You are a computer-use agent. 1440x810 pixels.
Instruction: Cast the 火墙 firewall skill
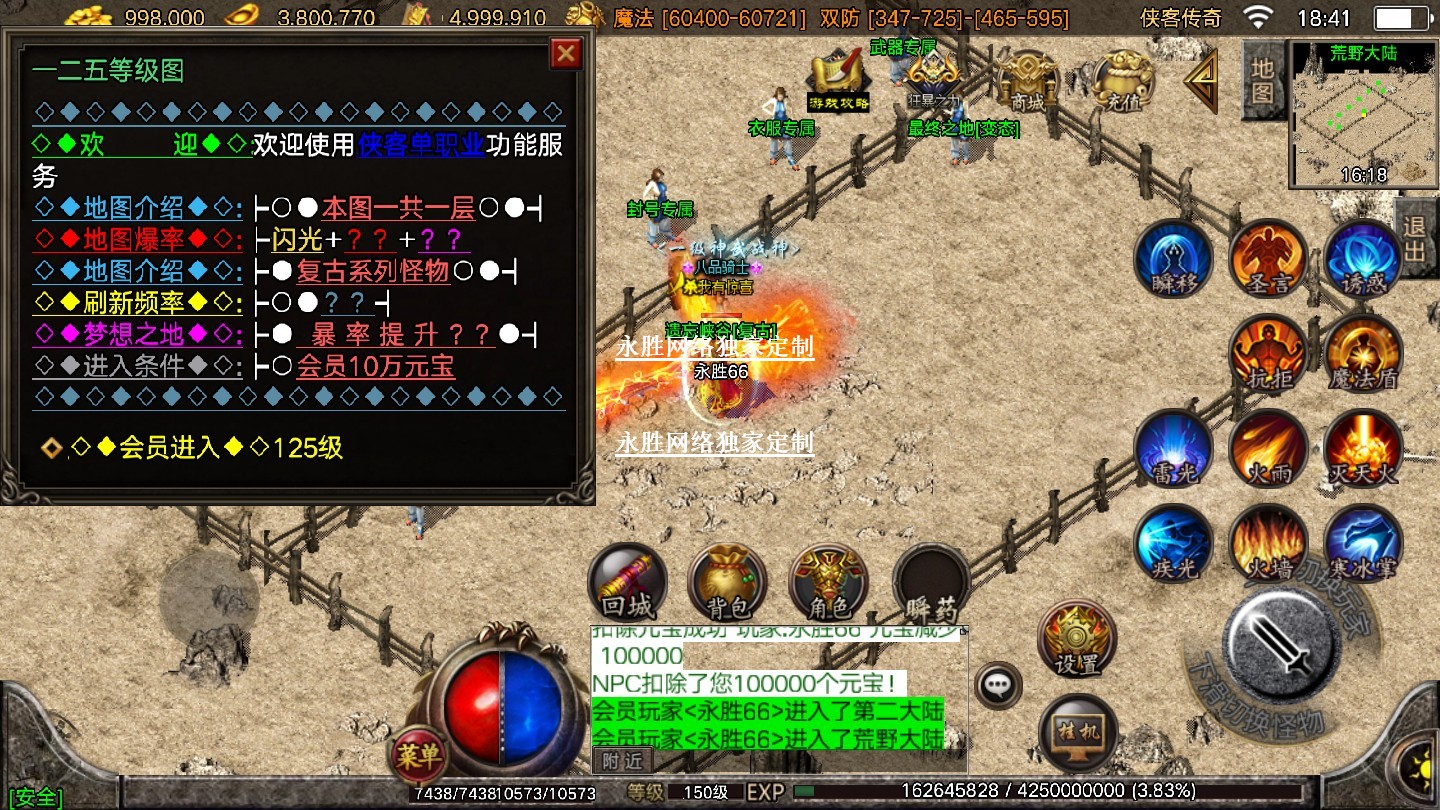(x=1268, y=543)
